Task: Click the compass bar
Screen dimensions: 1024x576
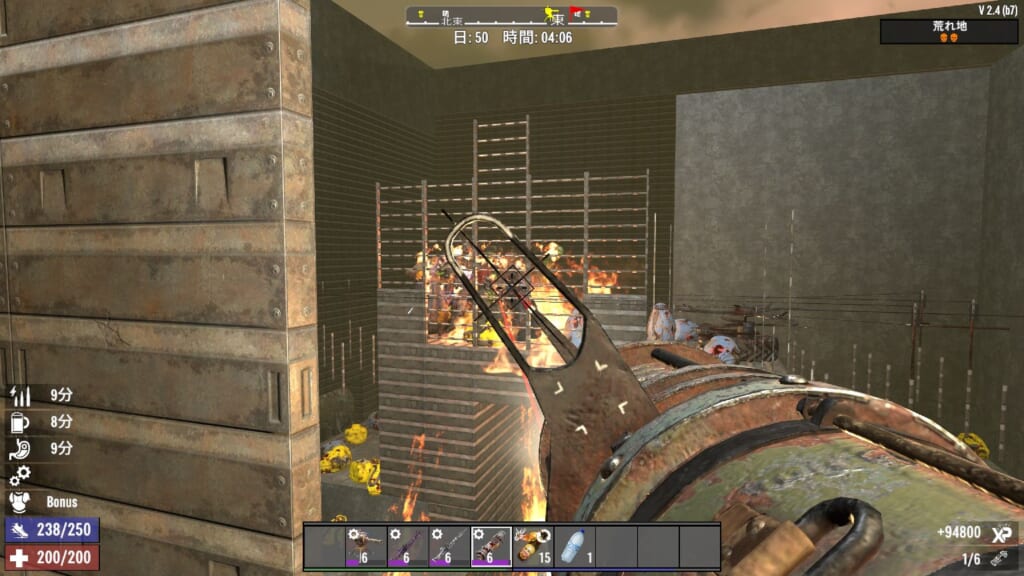Action: coord(511,16)
